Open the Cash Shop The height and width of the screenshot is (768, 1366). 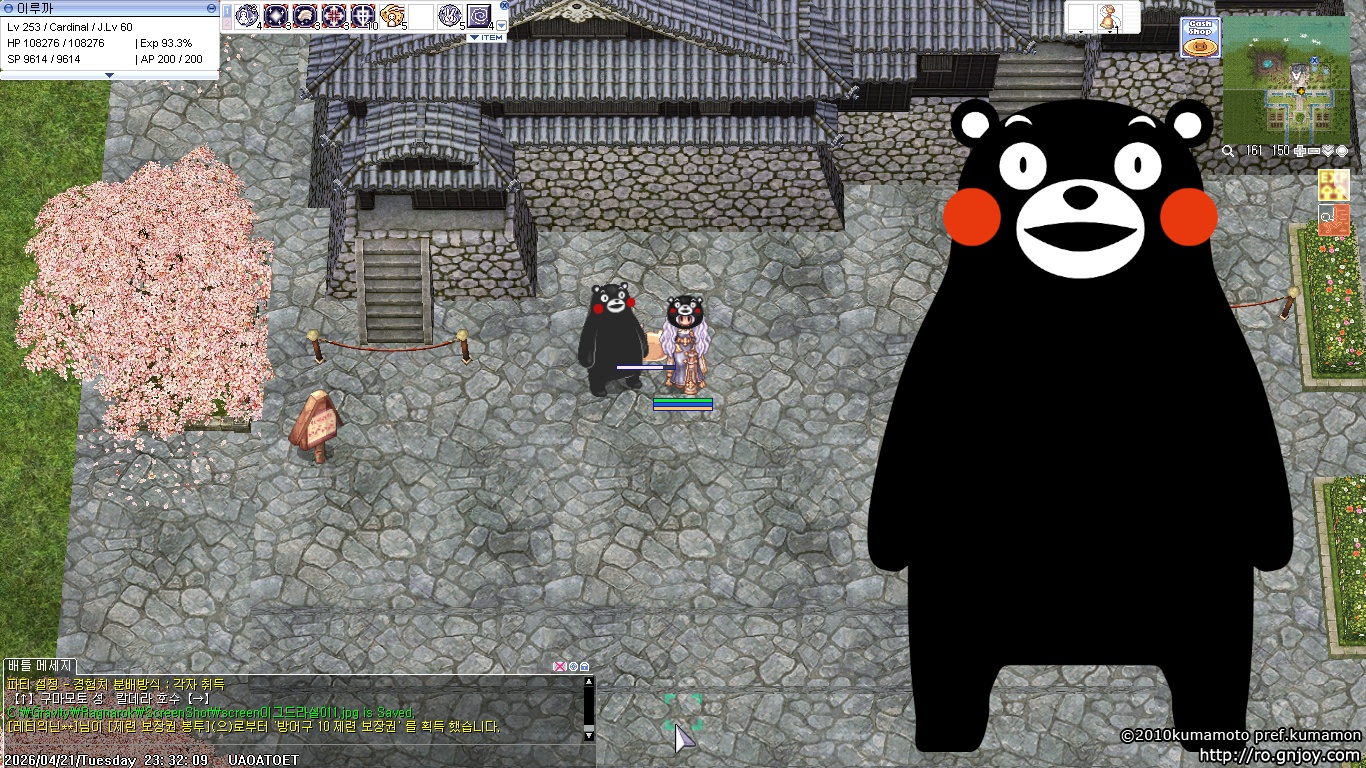(x=1200, y=38)
